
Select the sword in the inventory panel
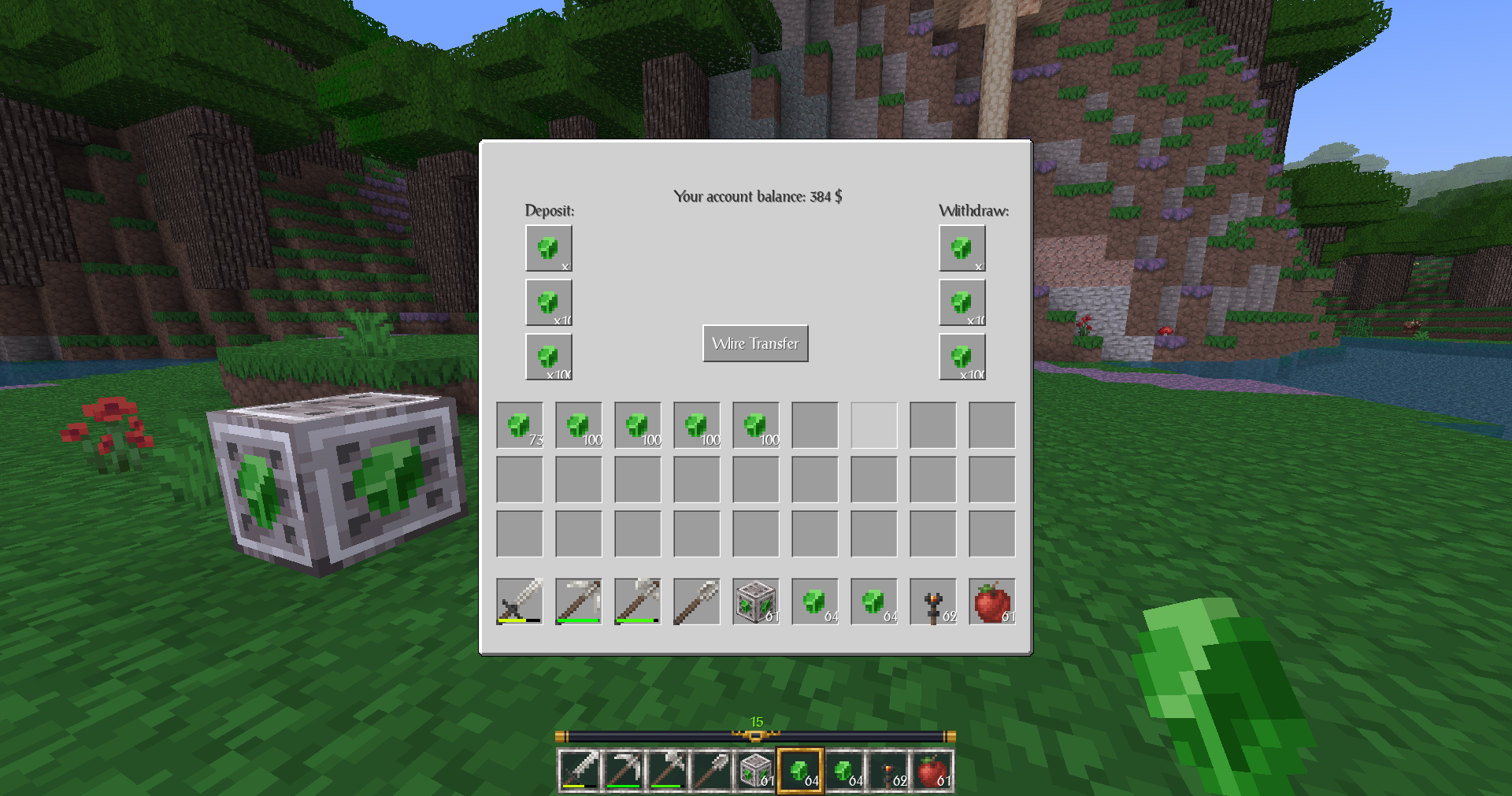coord(520,602)
